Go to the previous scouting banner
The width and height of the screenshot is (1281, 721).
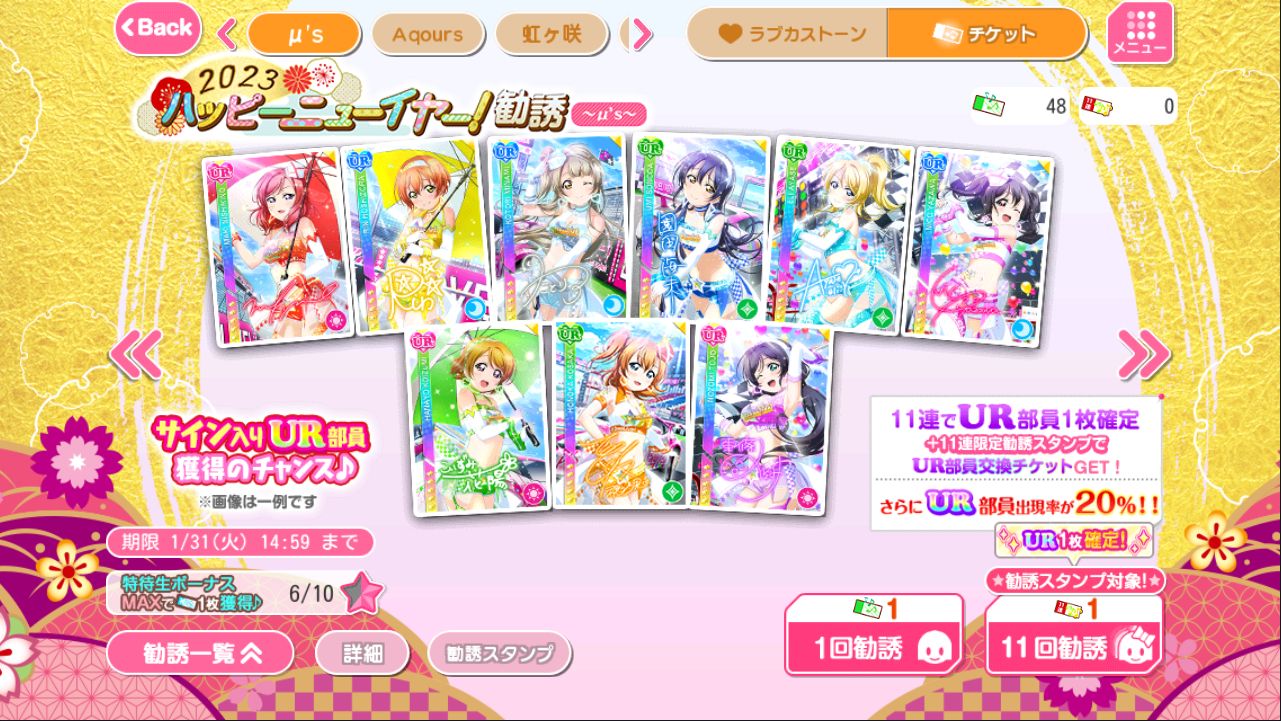(x=135, y=353)
